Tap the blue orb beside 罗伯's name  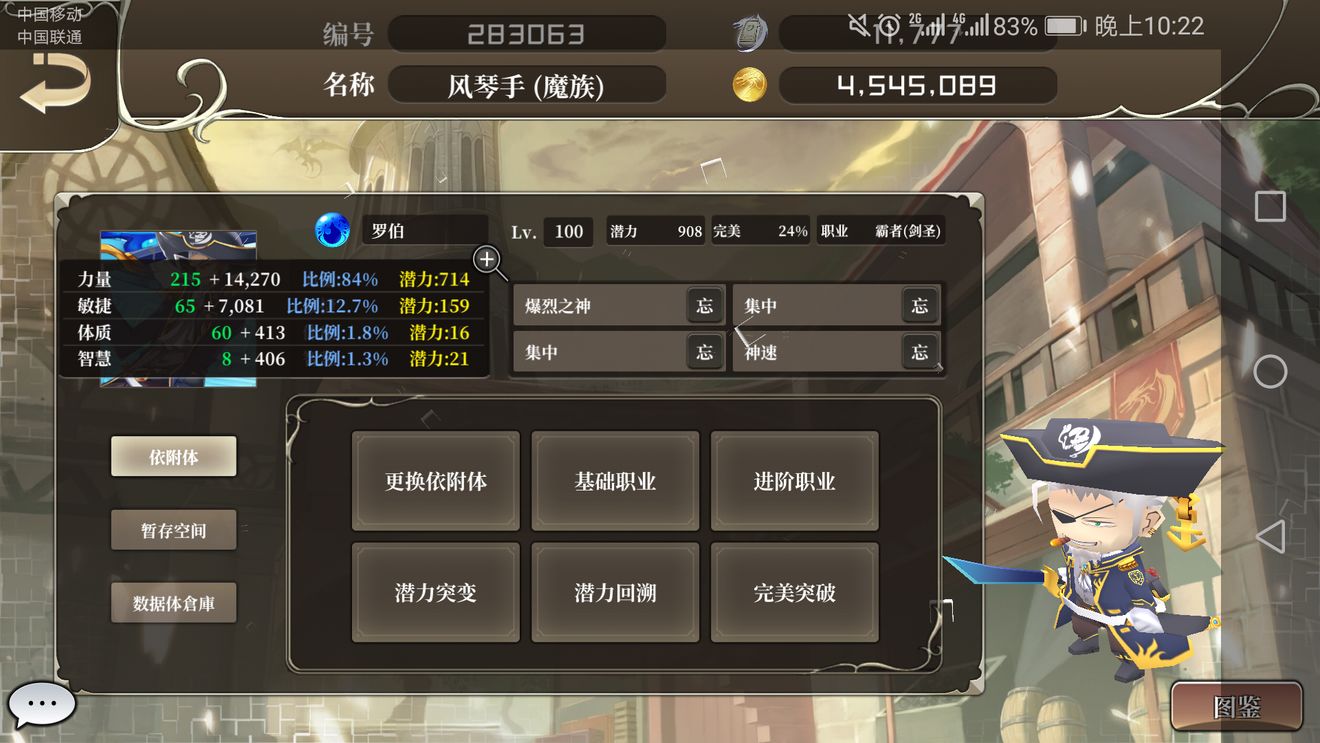333,228
